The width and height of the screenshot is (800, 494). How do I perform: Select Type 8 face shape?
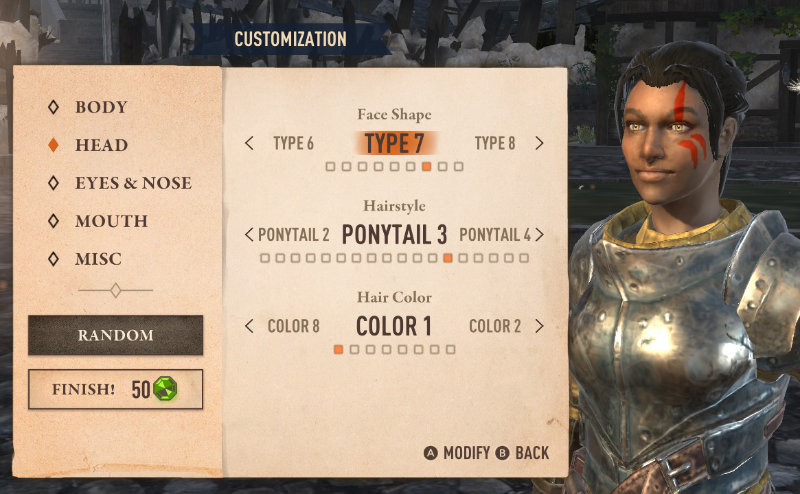pyautogui.click(x=495, y=143)
